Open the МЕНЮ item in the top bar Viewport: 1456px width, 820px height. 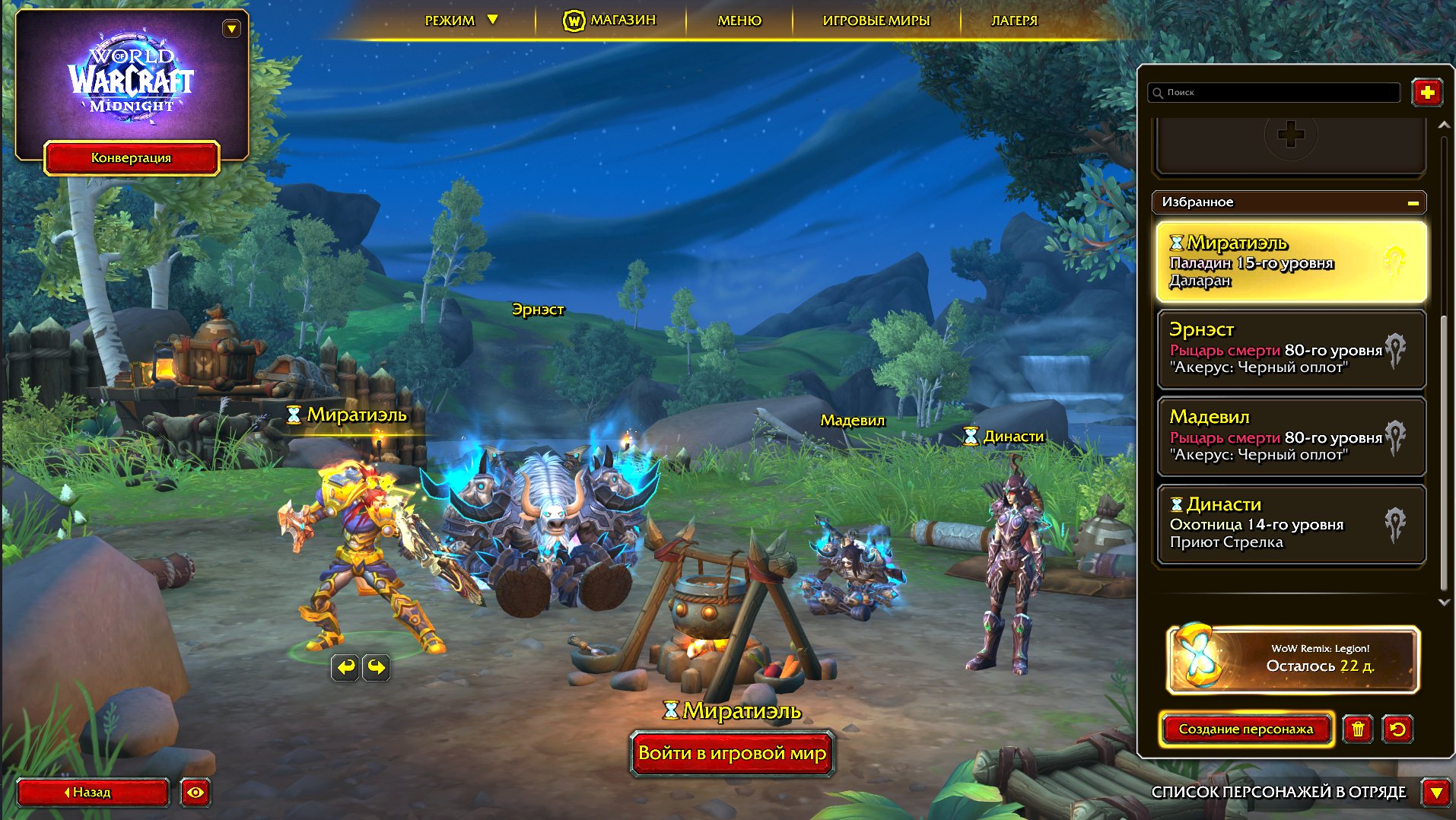click(x=739, y=21)
